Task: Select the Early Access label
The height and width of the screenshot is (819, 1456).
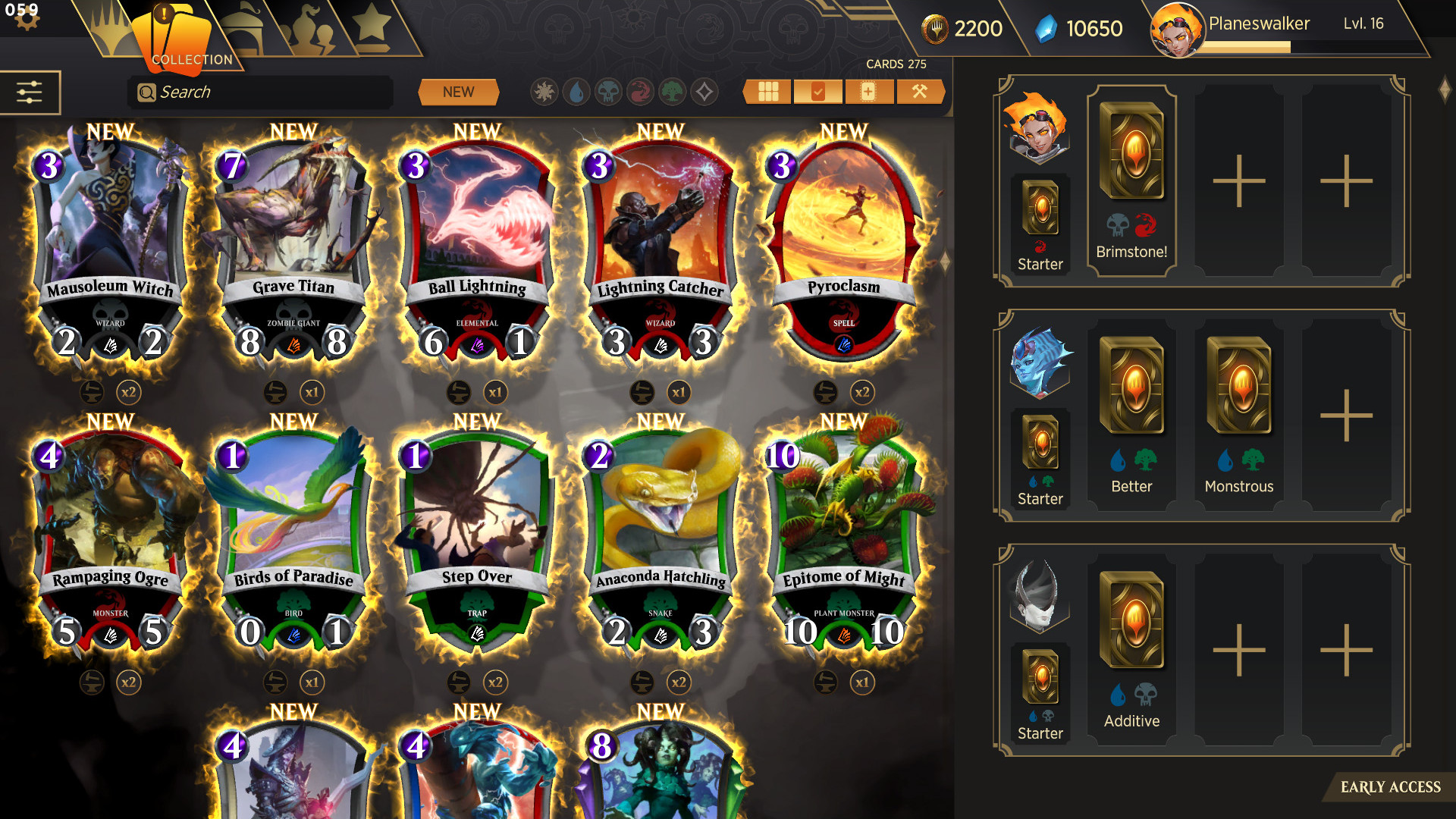Action: pyautogui.click(x=1392, y=787)
